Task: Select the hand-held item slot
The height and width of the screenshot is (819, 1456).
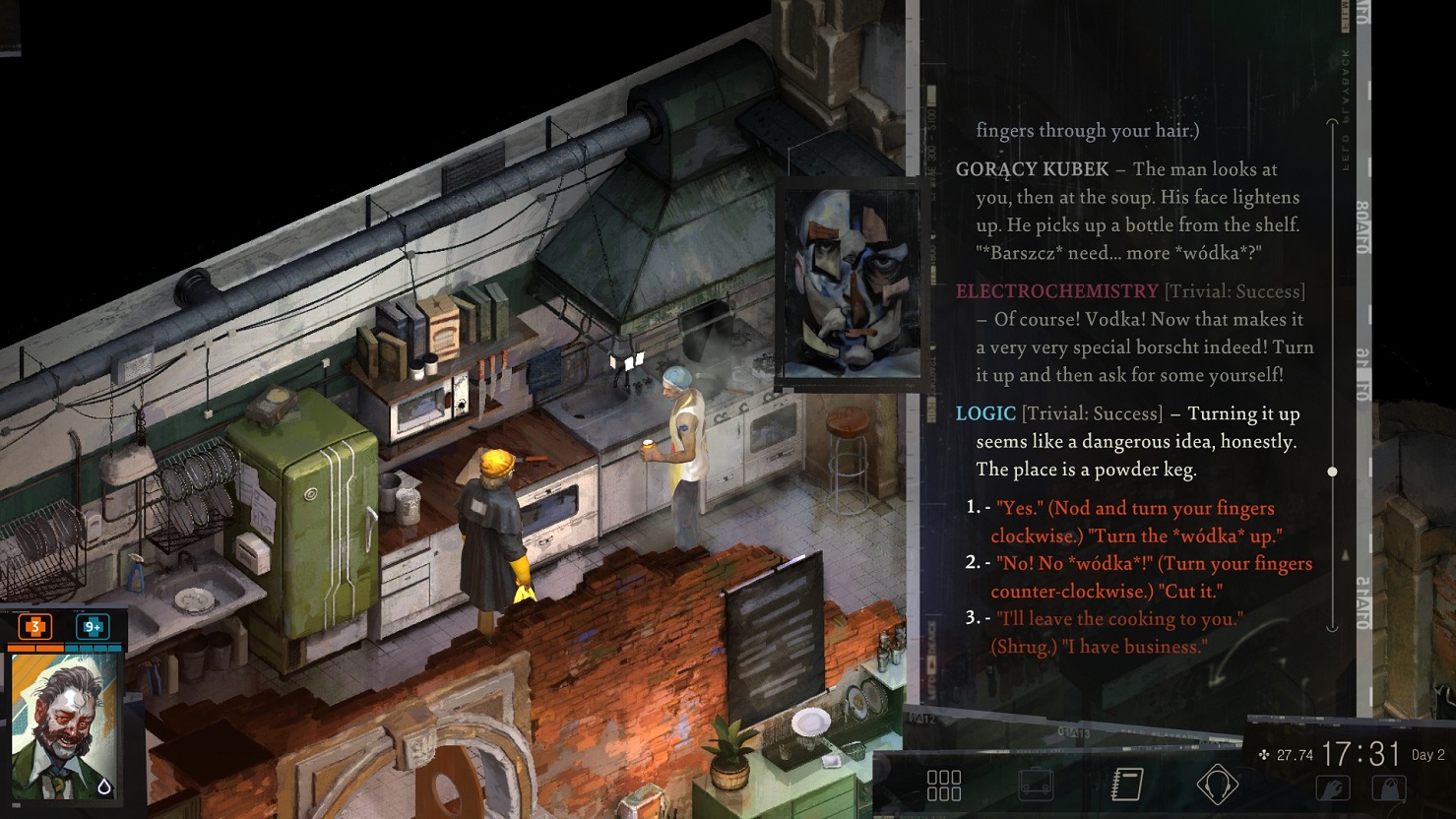Action: 1333,788
